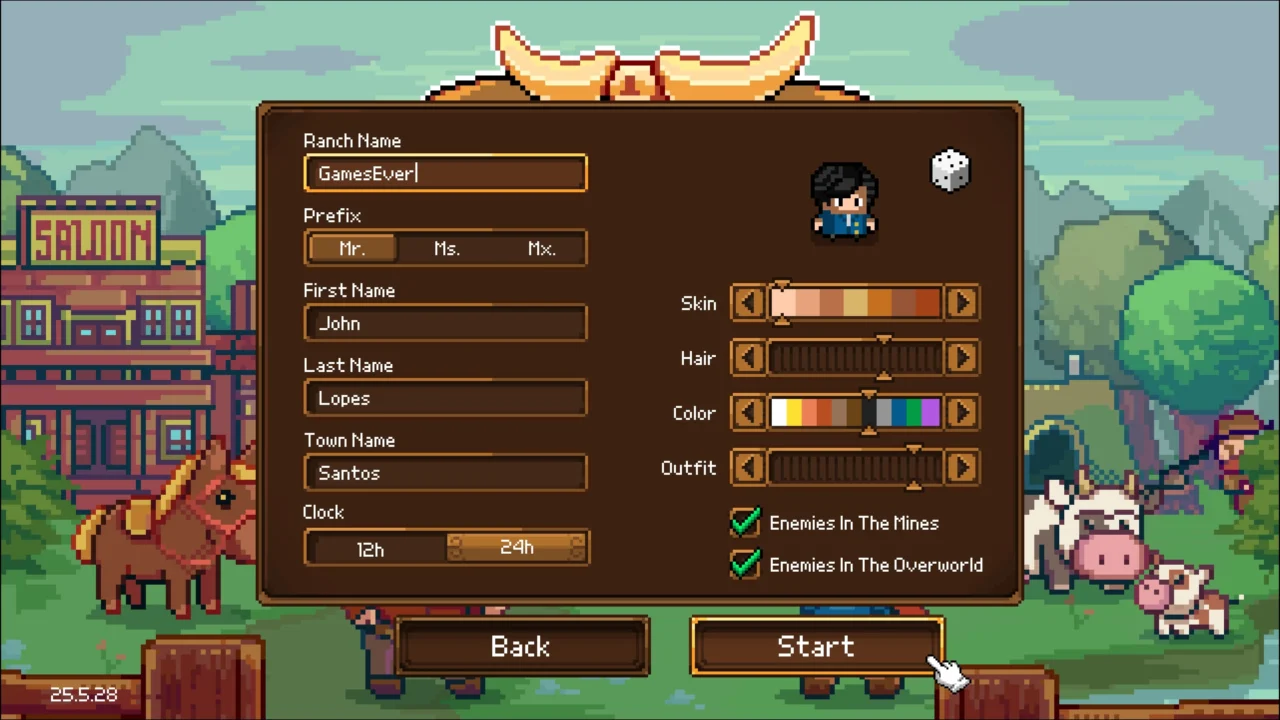Go Back to the previous menu
Image resolution: width=1280 pixels, height=720 pixels.
[521, 646]
